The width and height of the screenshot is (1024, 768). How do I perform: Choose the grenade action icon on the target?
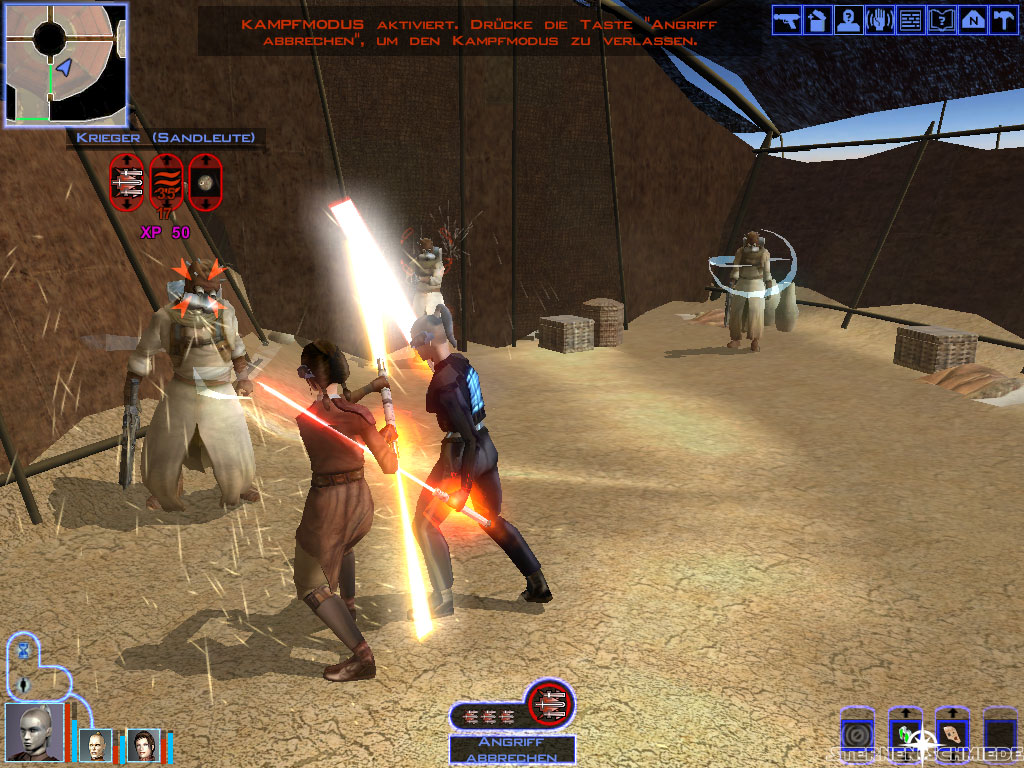click(x=205, y=181)
